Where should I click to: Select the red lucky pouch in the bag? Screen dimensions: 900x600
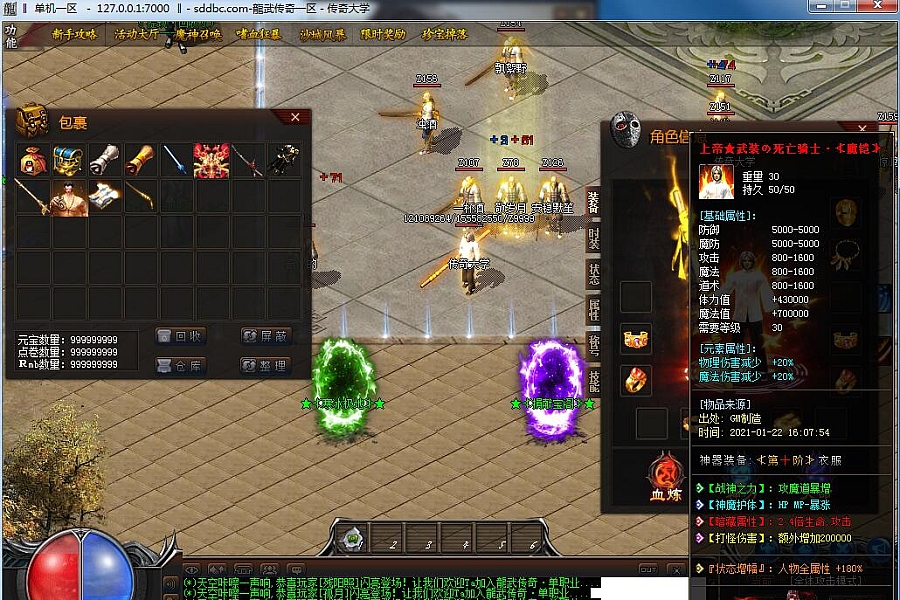coord(32,160)
